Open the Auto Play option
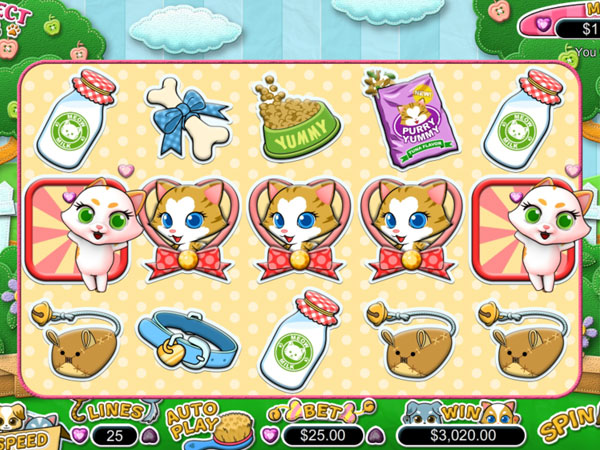The height and width of the screenshot is (450, 600). click(192, 423)
